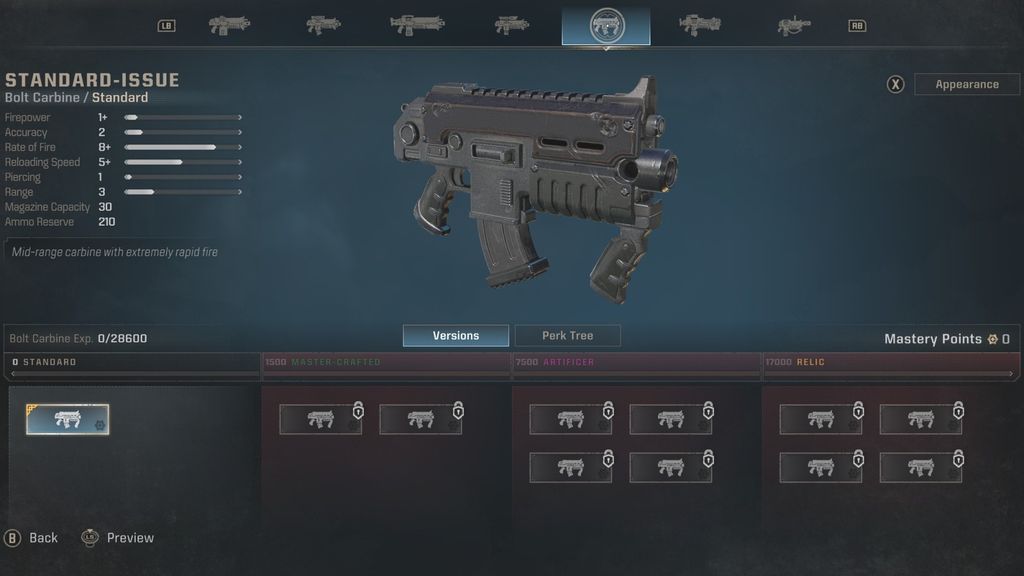Click the highlighted circular weapon tab

[x=605, y=25]
